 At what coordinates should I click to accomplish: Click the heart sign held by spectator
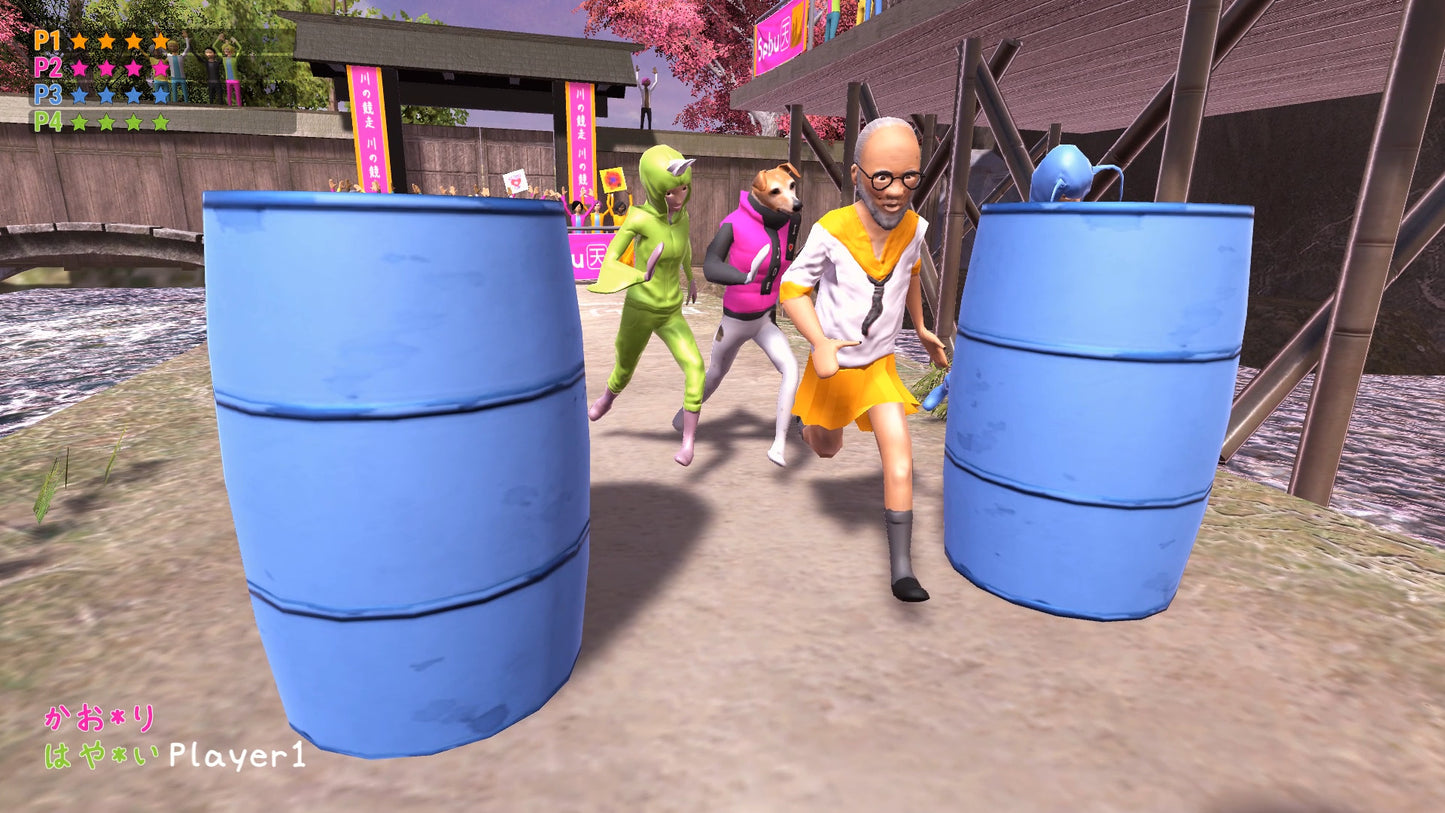click(x=515, y=181)
